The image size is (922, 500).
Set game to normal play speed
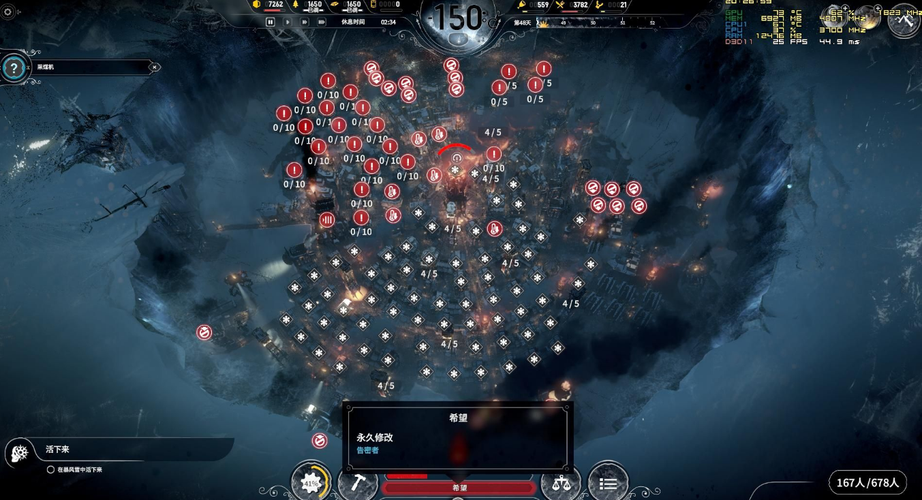point(288,21)
